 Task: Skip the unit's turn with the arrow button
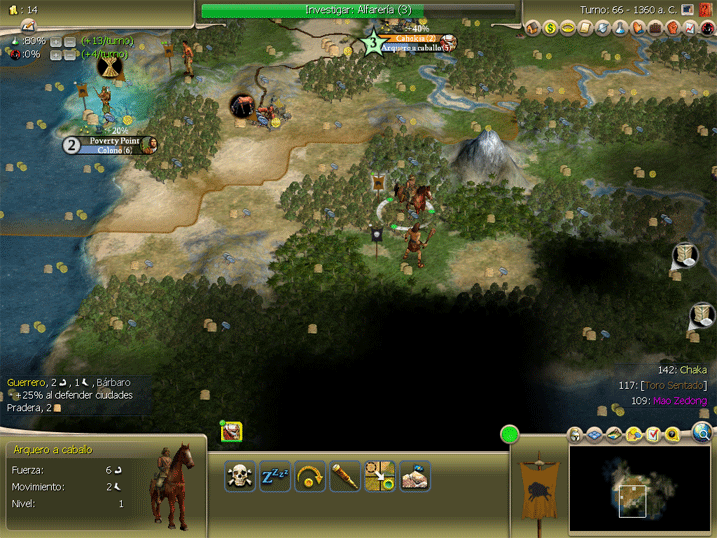pos(310,476)
